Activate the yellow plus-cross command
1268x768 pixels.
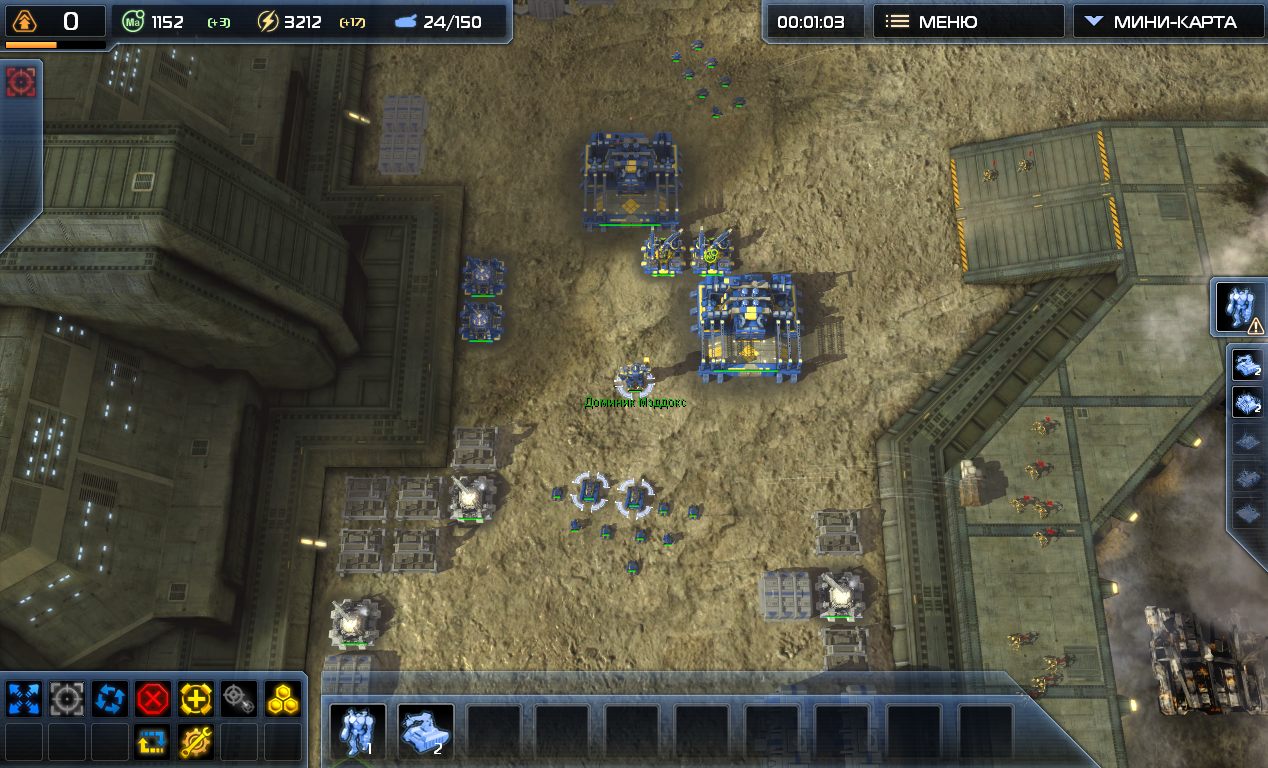[x=196, y=698]
